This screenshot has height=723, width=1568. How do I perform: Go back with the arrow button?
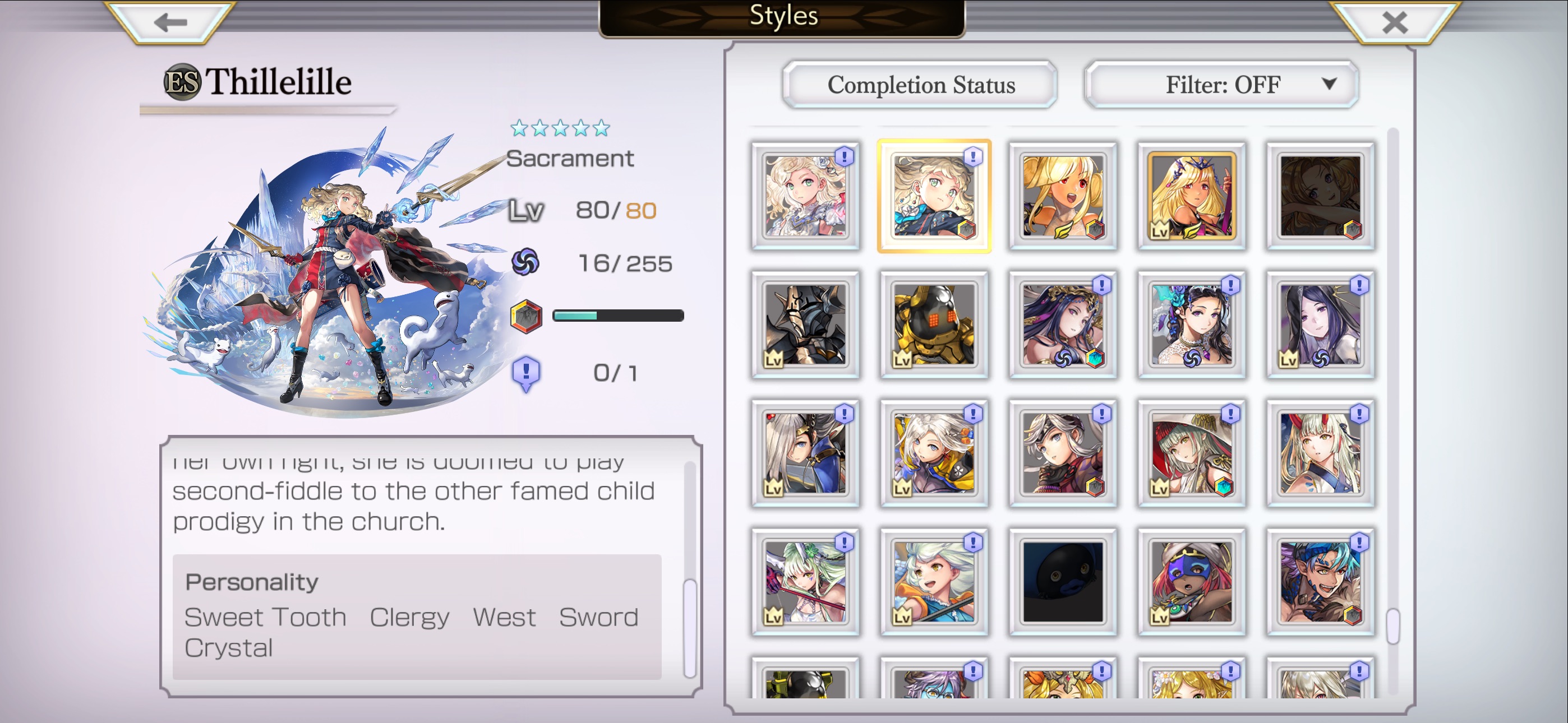tap(170, 23)
